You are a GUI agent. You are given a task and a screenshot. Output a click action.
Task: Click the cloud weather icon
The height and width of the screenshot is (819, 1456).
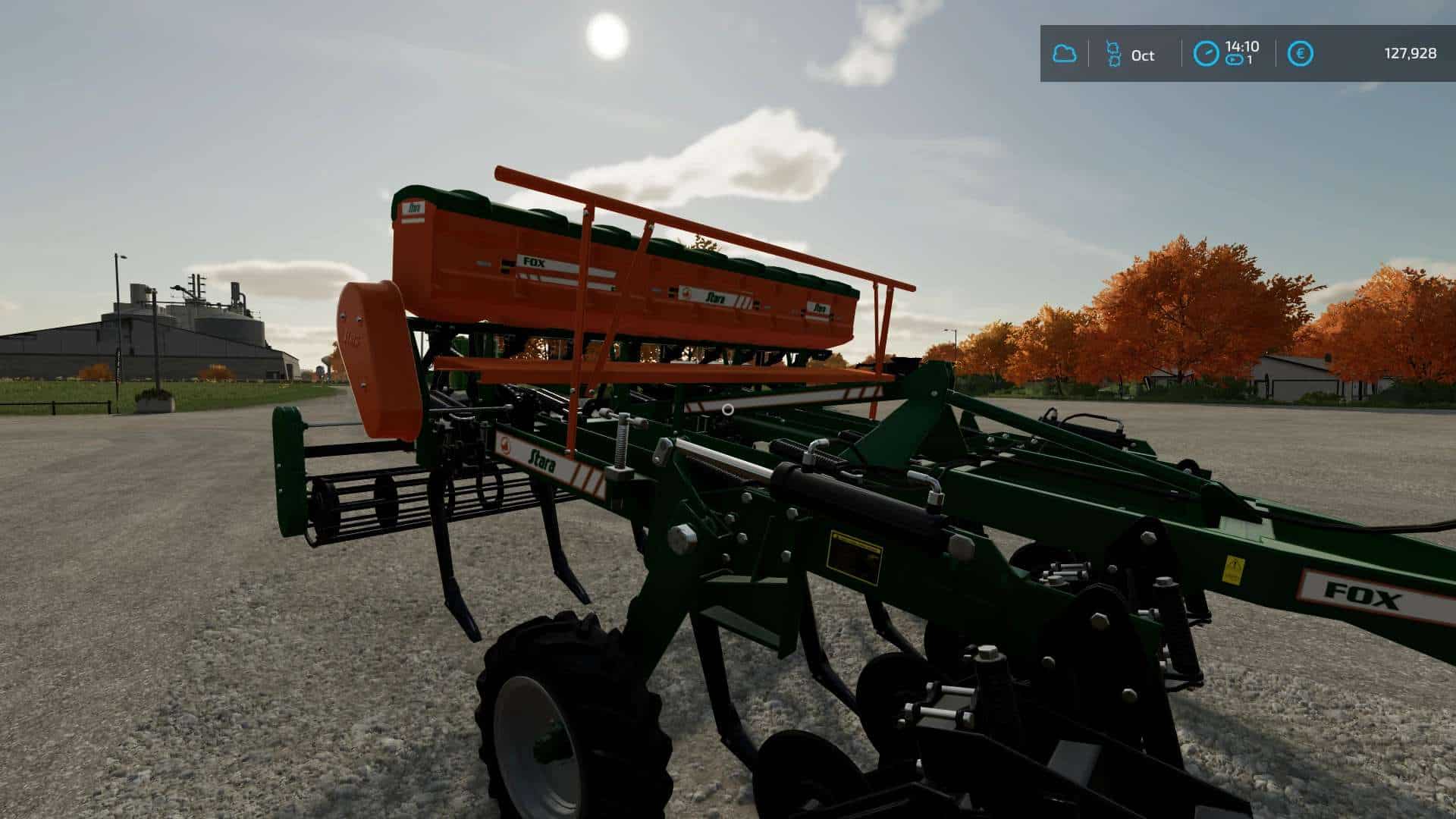click(x=1065, y=54)
